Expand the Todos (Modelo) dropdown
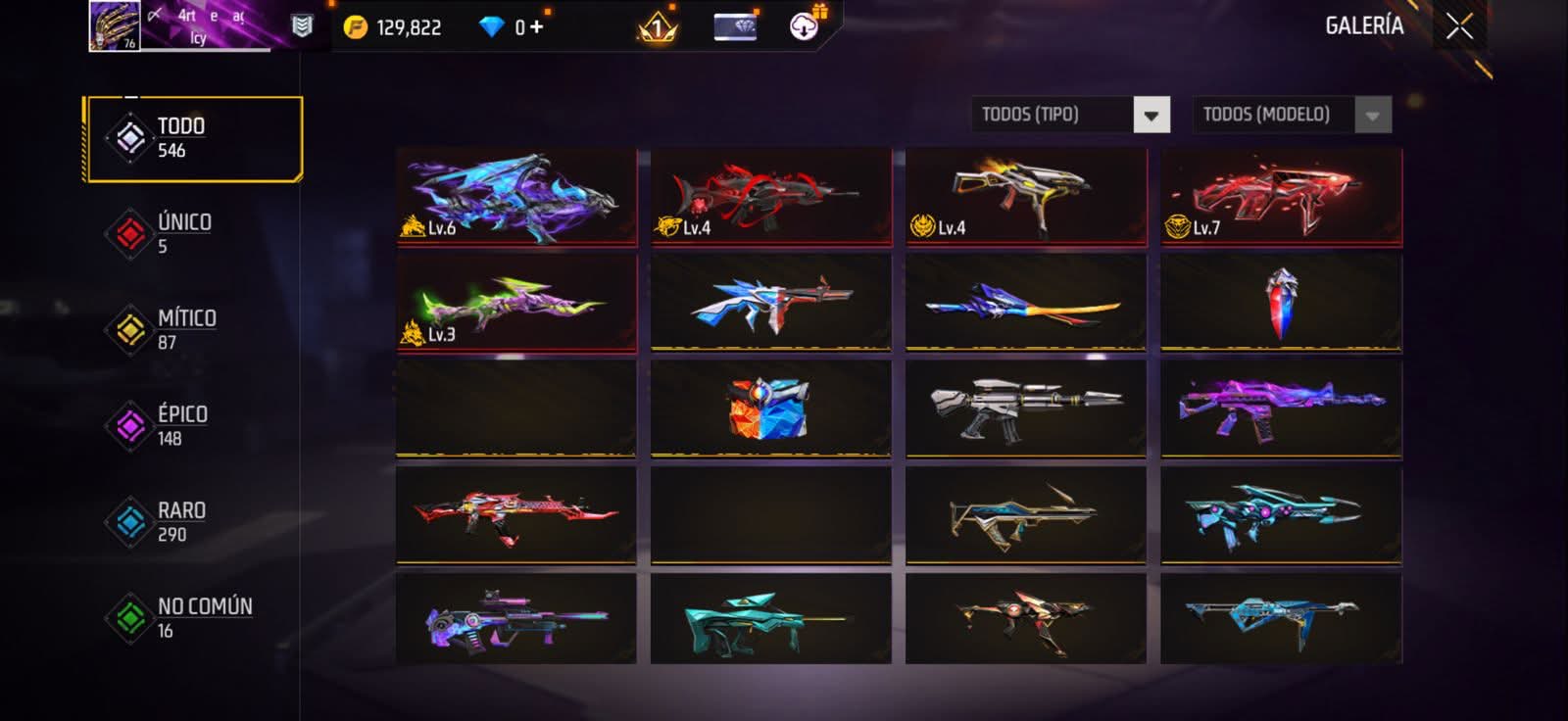The image size is (1568, 721). tap(1372, 115)
